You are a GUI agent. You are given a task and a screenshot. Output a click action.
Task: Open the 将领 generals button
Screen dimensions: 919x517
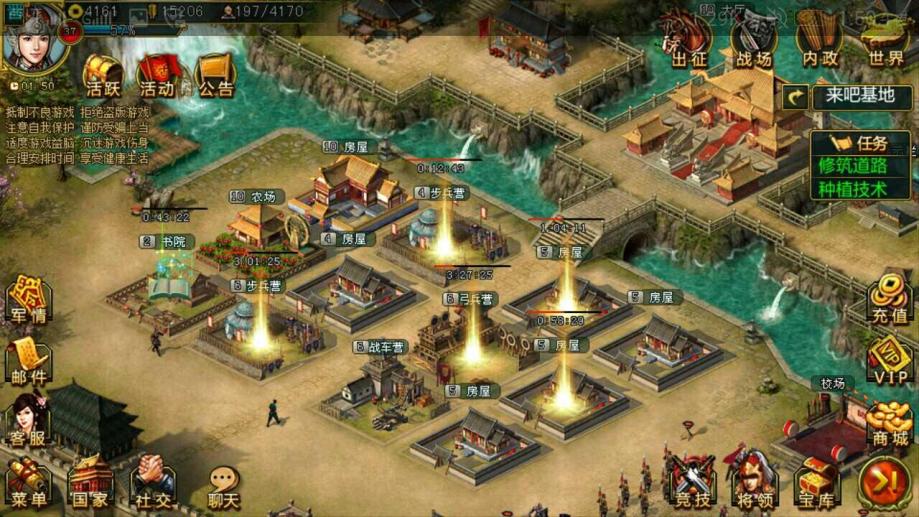[753, 481]
